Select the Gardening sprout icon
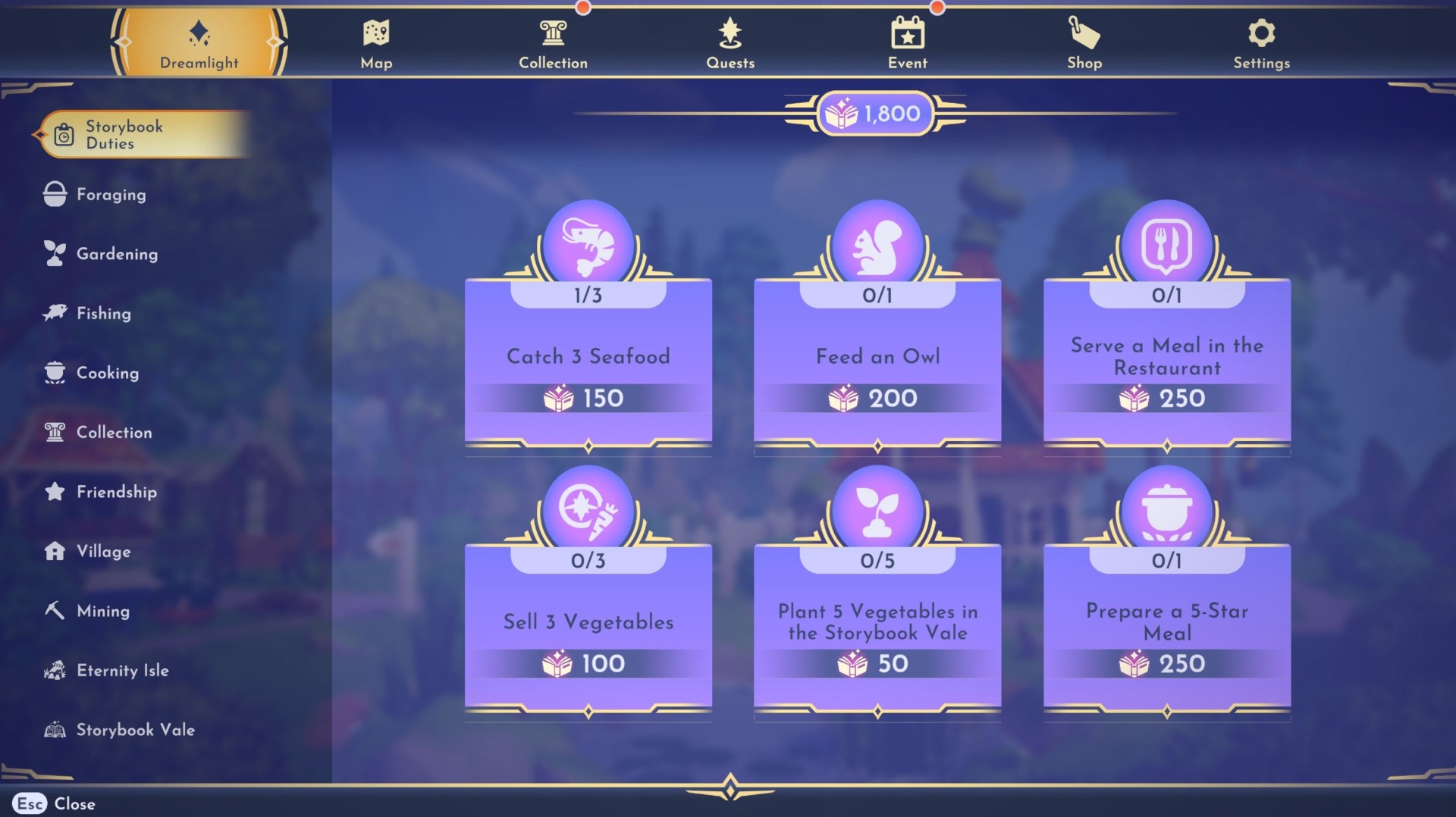Screen dimensions: 1456x817 tap(53, 253)
